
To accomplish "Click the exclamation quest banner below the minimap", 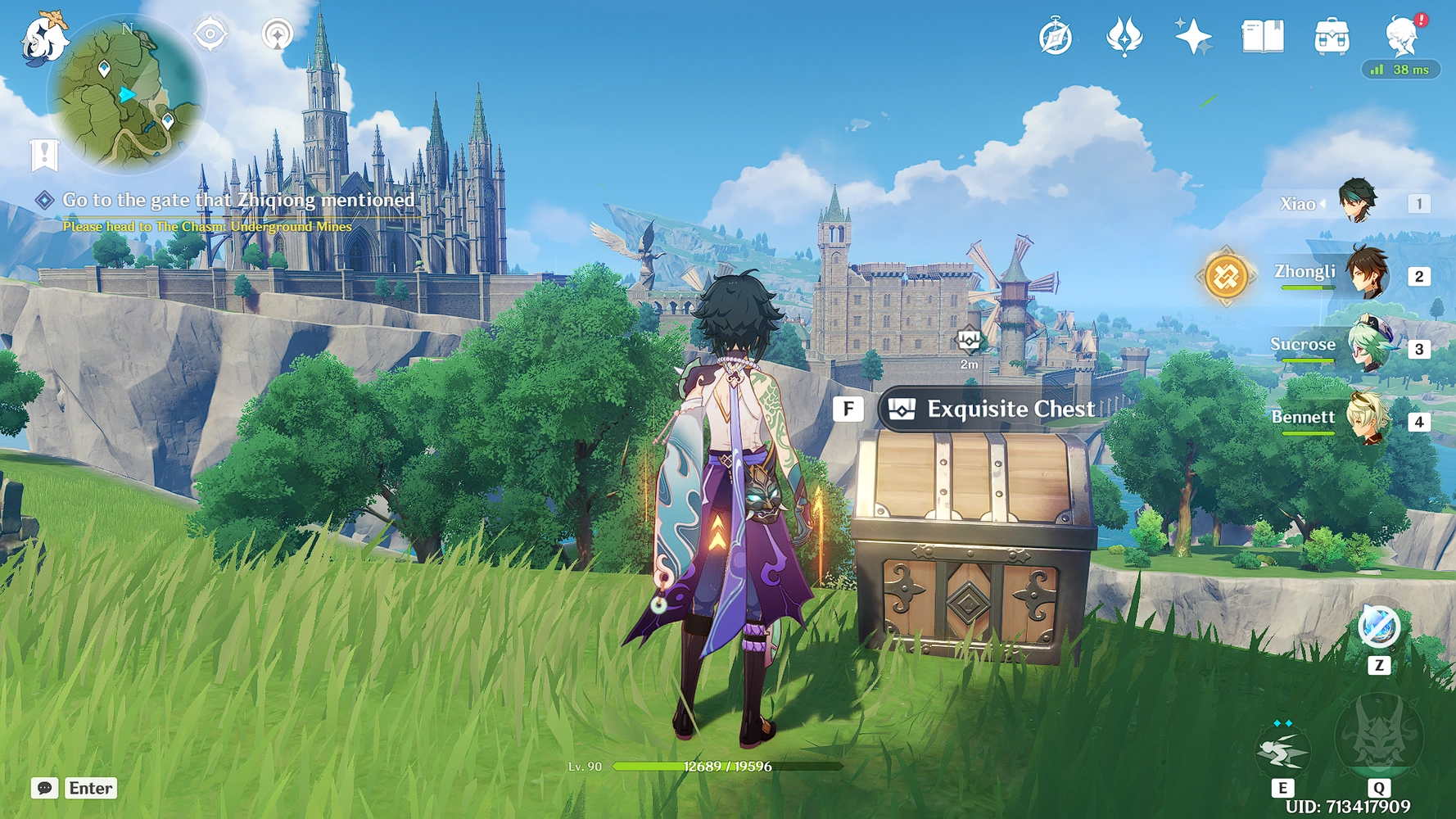I will (x=45, y=154).
